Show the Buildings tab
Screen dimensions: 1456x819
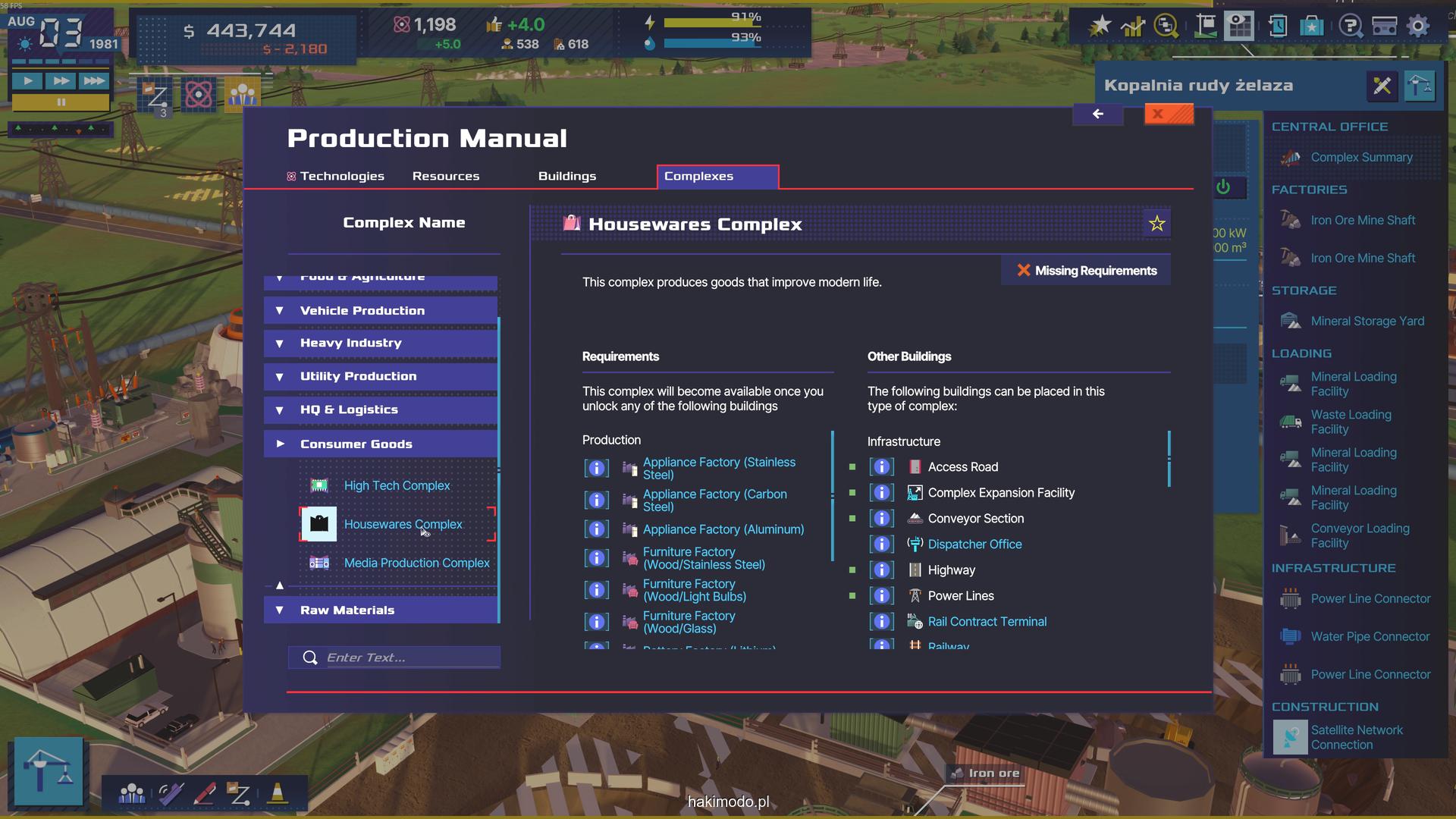pos(567,176)
